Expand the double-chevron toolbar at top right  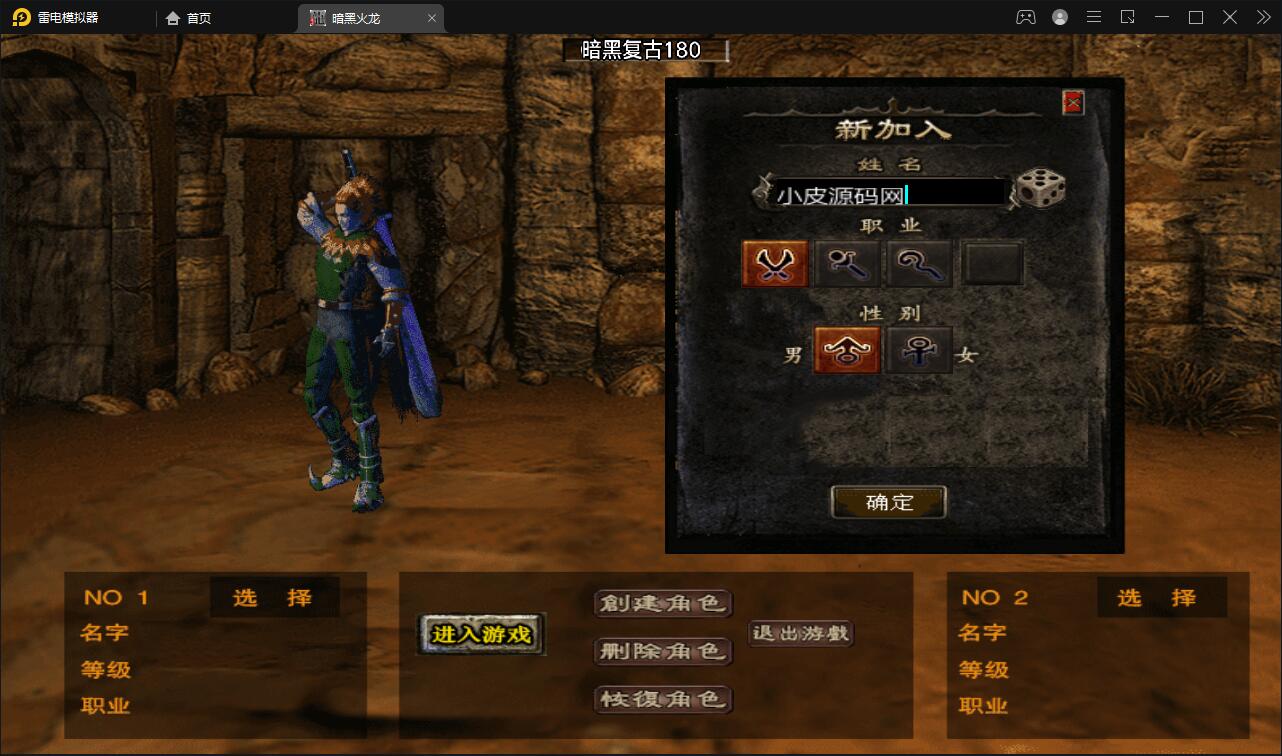(x=1262, y=16)
